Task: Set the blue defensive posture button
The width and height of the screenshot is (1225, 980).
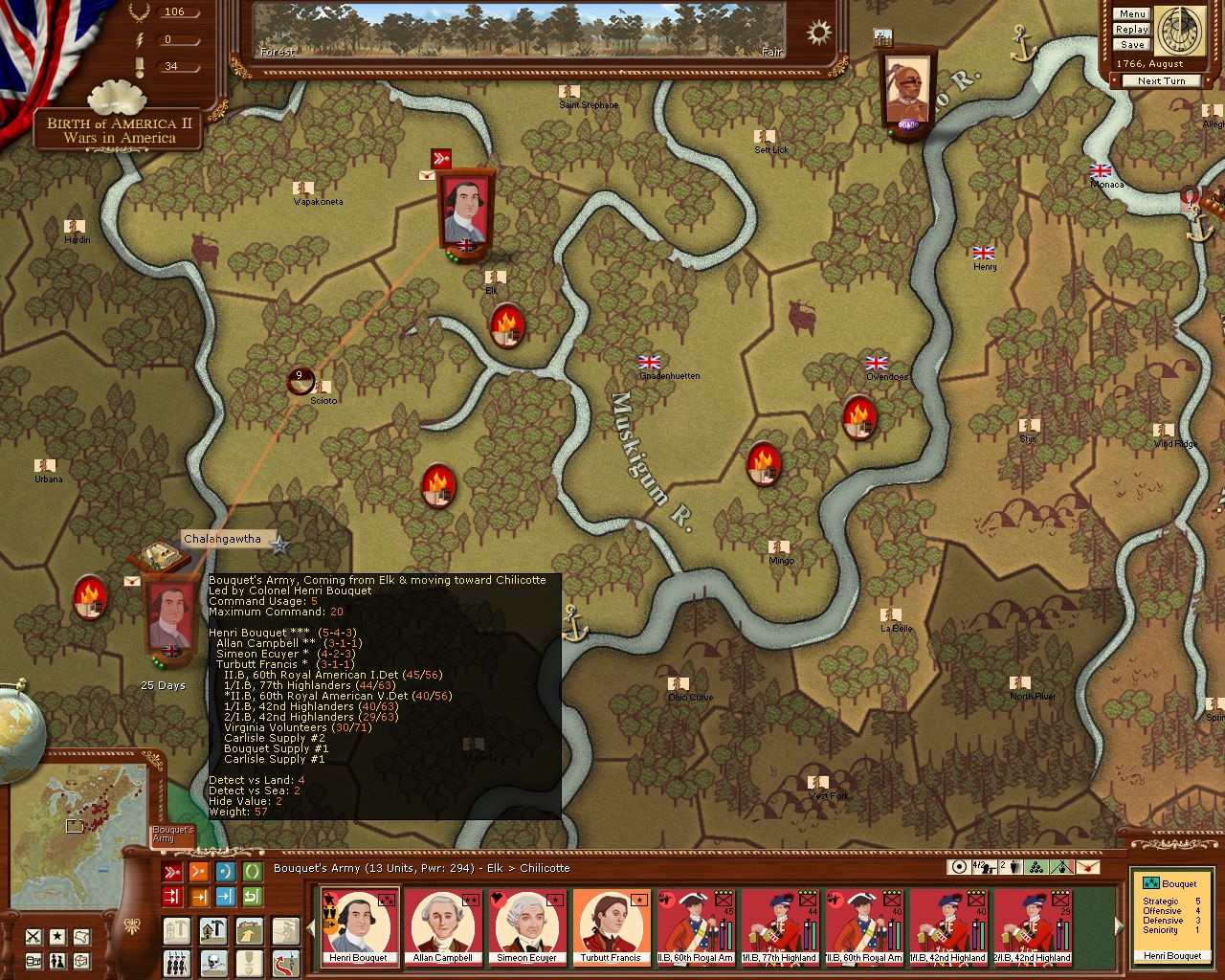Action: coord(226,872)
